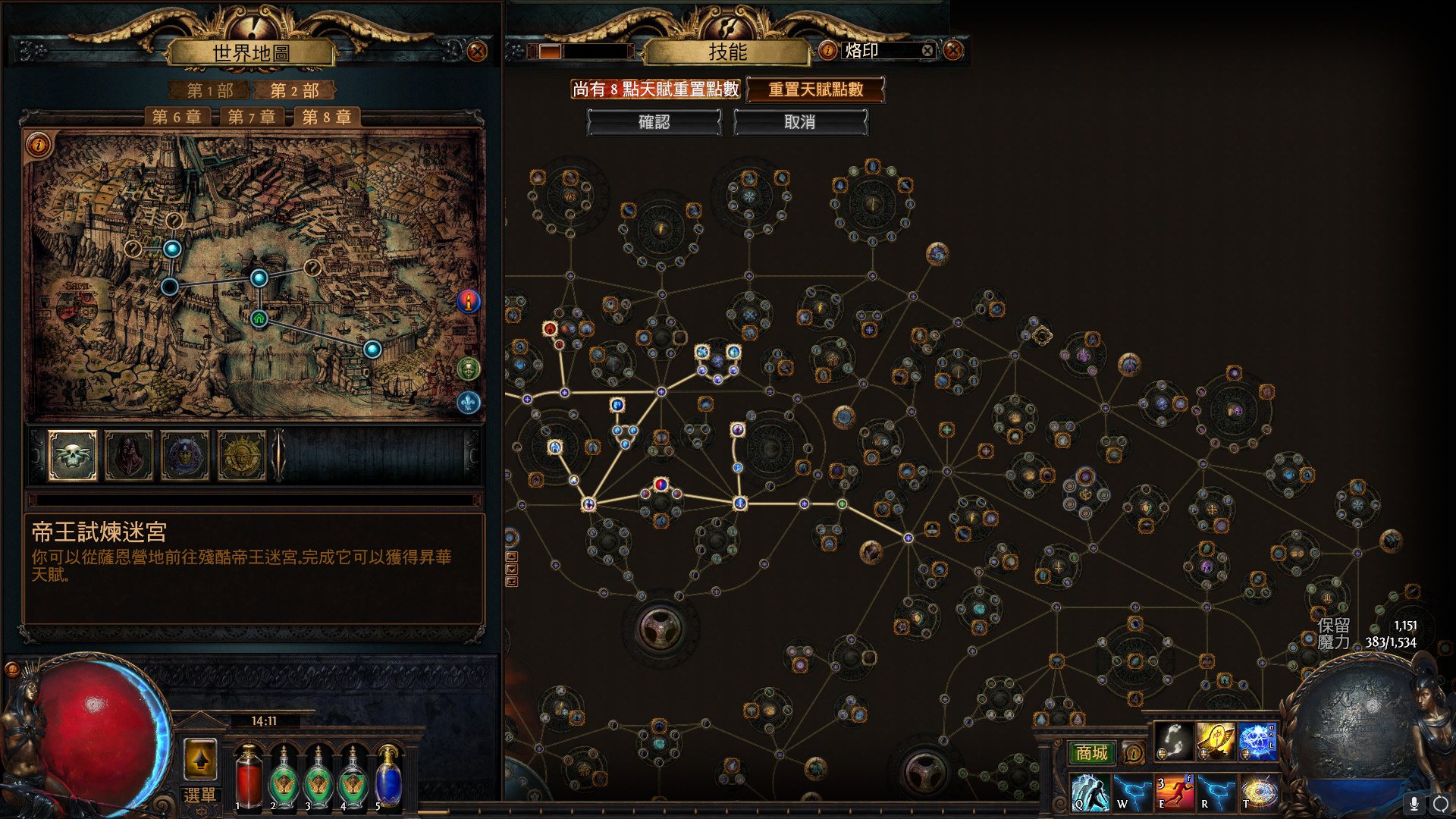Choose the skull pantheon icon below map
Screen dimensions: 1456x819
click(x=73, y=455)
